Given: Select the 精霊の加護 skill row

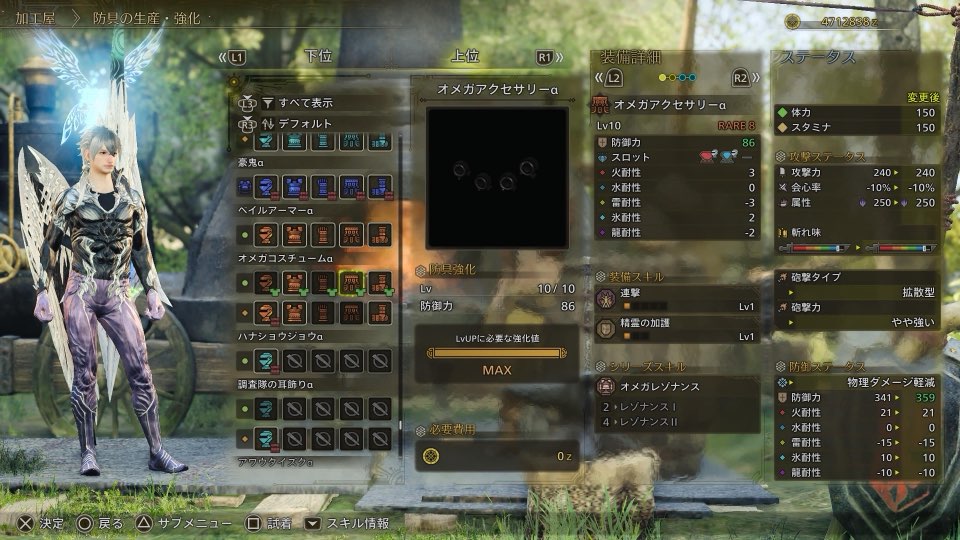Looking at the screenshot, I should pyautogui.click(x=677, y=328).
